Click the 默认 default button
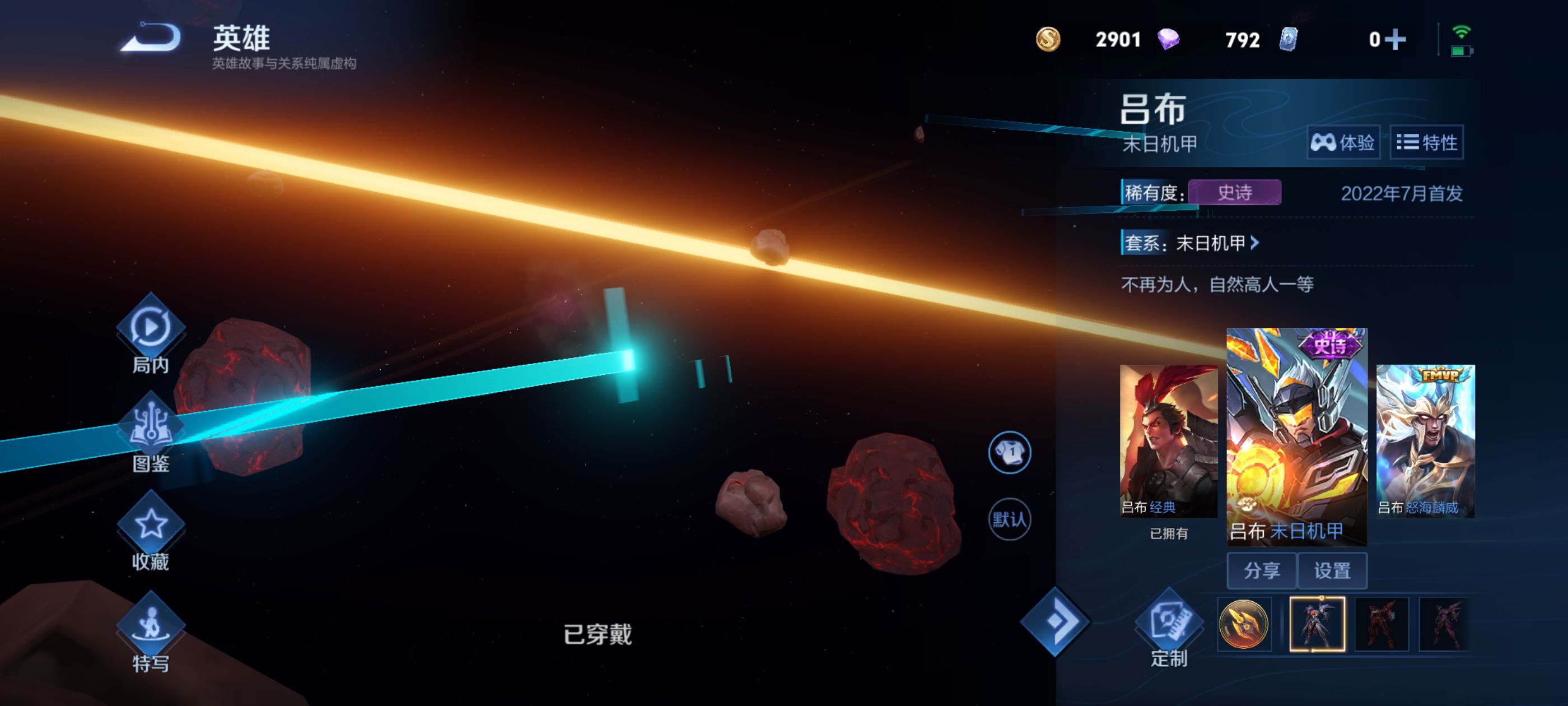This screenshot has width=1568, height=706. (1009, 519)
